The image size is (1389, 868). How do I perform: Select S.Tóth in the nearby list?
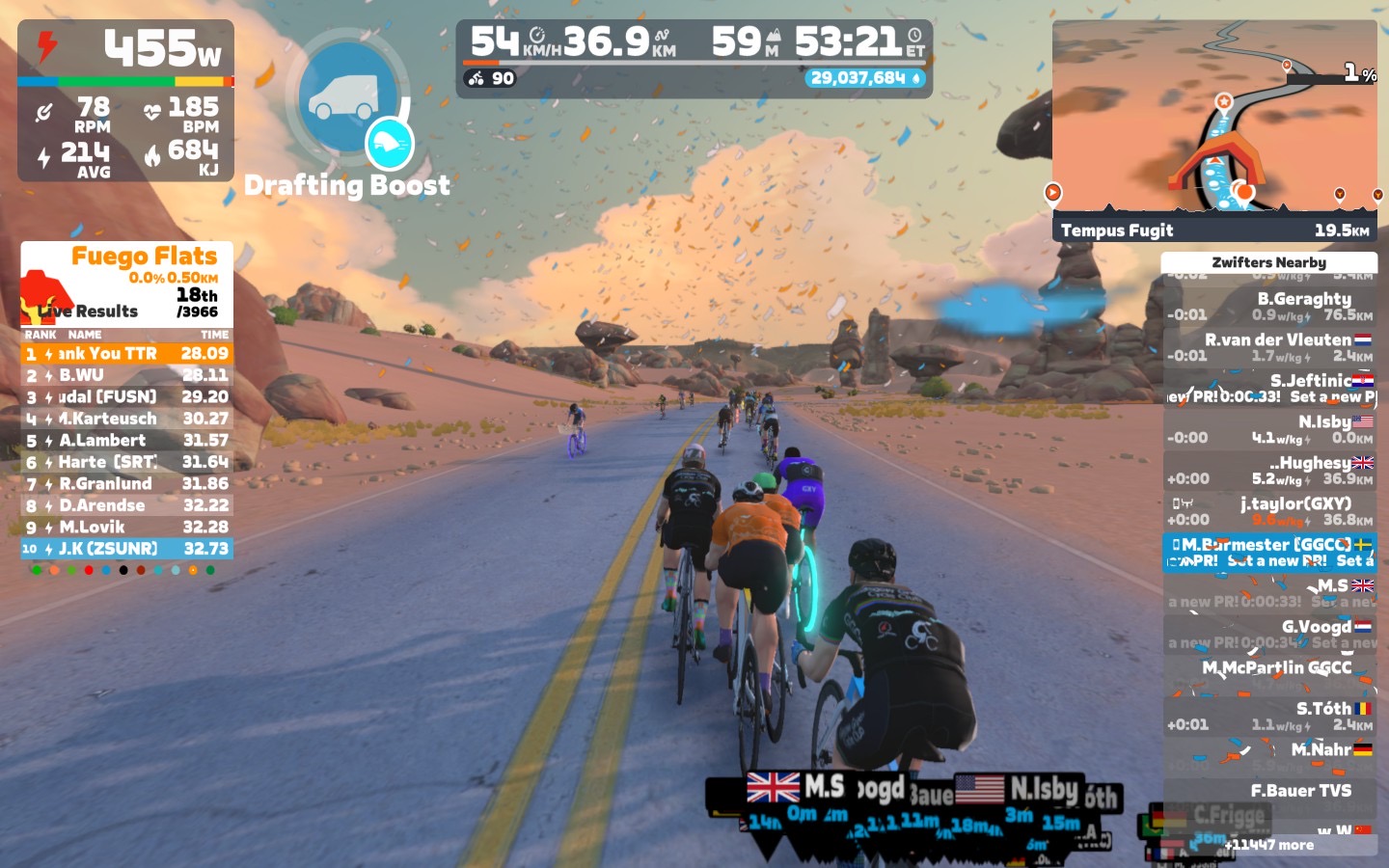point(1269,716)
